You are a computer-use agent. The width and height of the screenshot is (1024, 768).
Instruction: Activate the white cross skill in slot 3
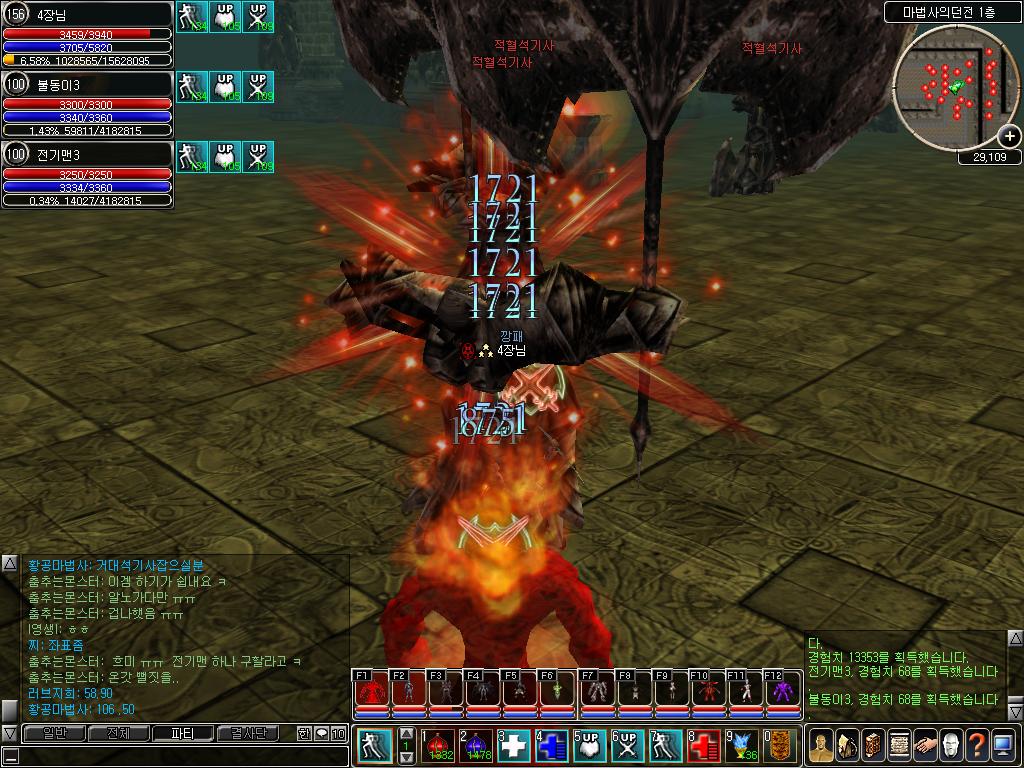point(514,746)
